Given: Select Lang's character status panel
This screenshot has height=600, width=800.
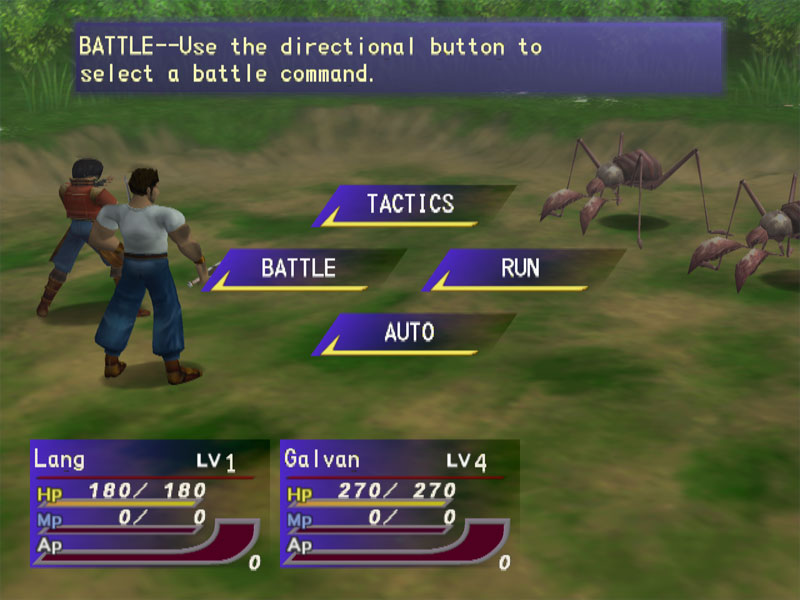Looking at the screenshot, I should point(147,504).
